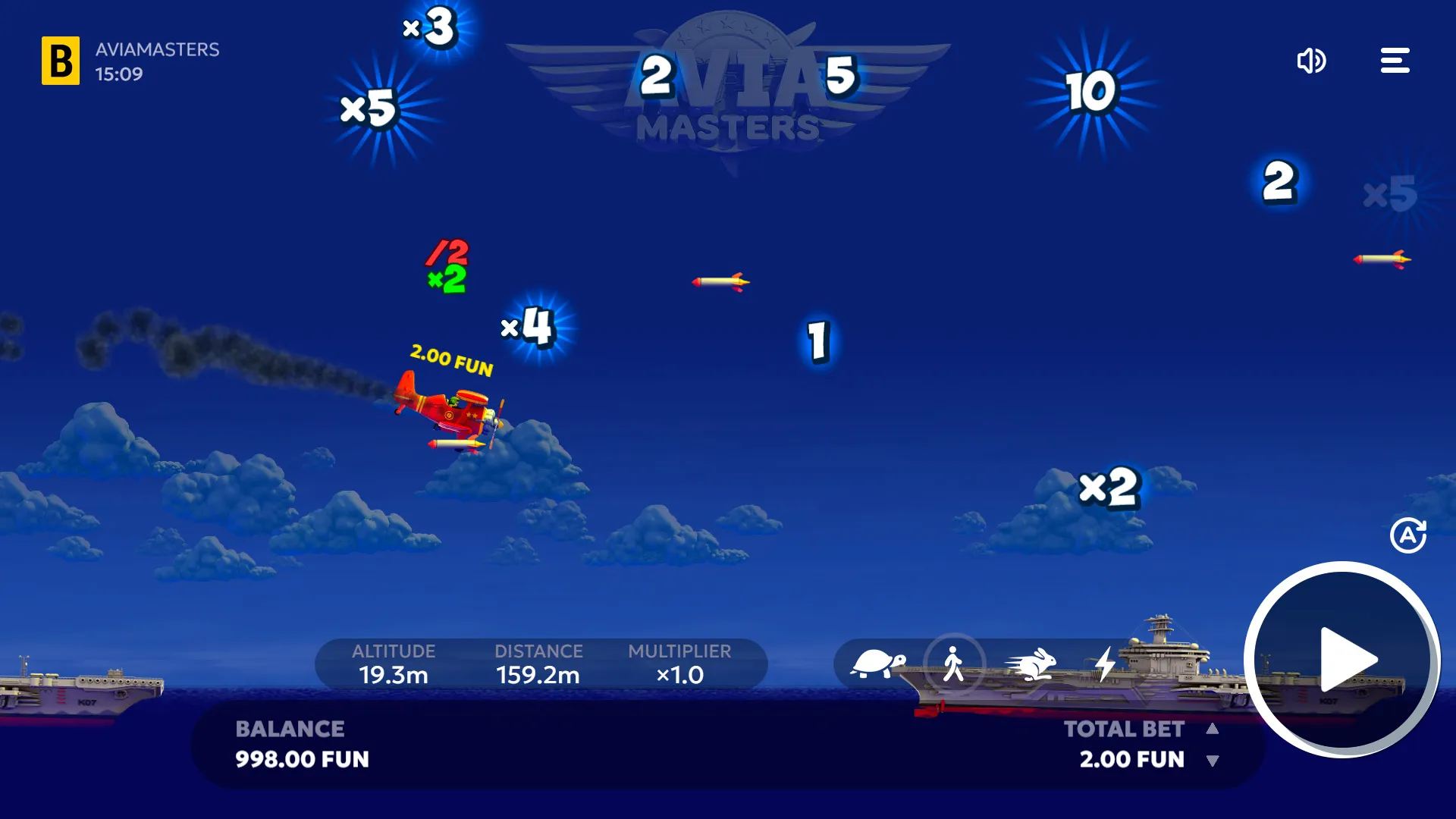Expand the hamburger menu

(1395, 61)
